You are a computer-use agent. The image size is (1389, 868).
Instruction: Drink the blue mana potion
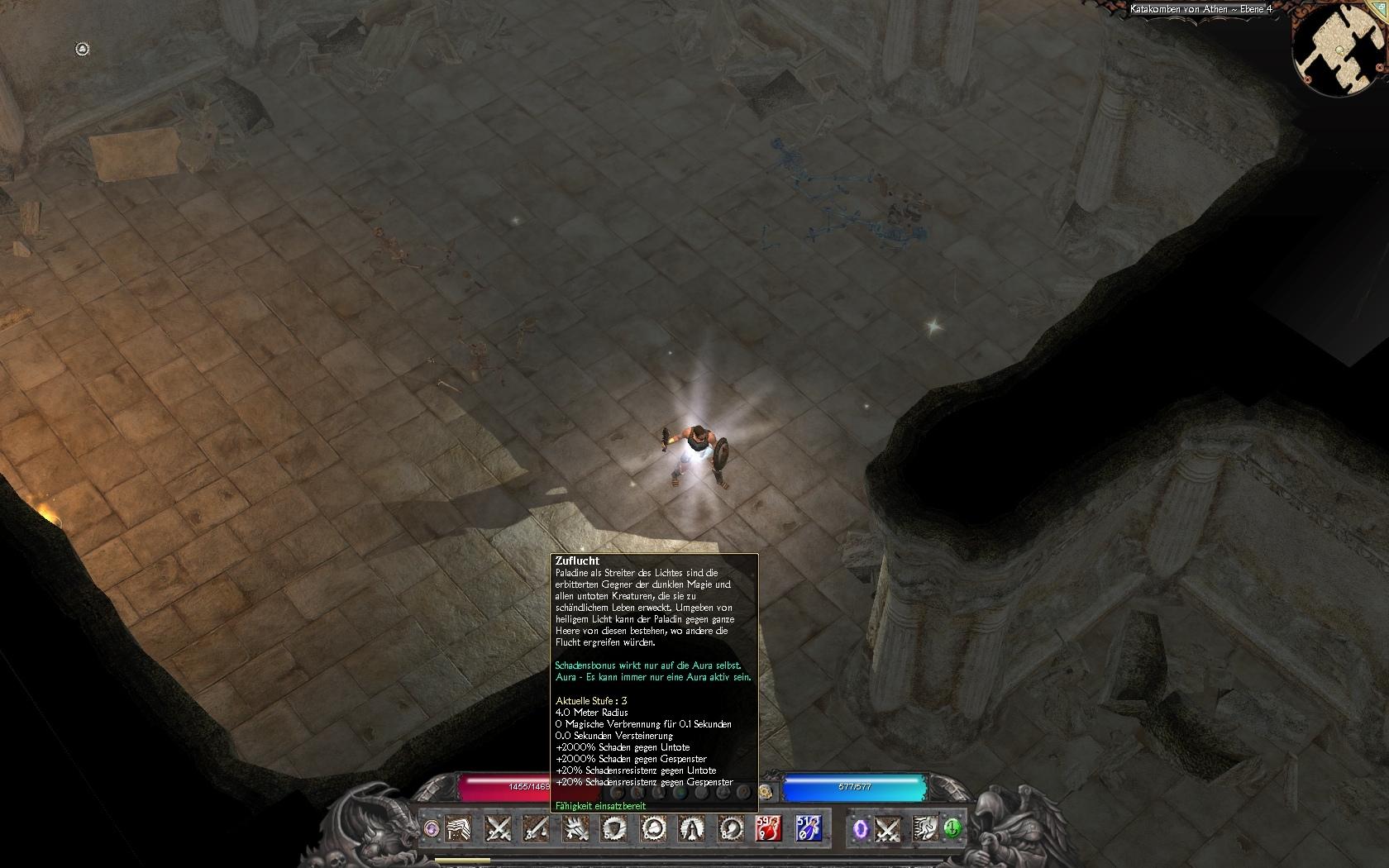click(808, 827)
